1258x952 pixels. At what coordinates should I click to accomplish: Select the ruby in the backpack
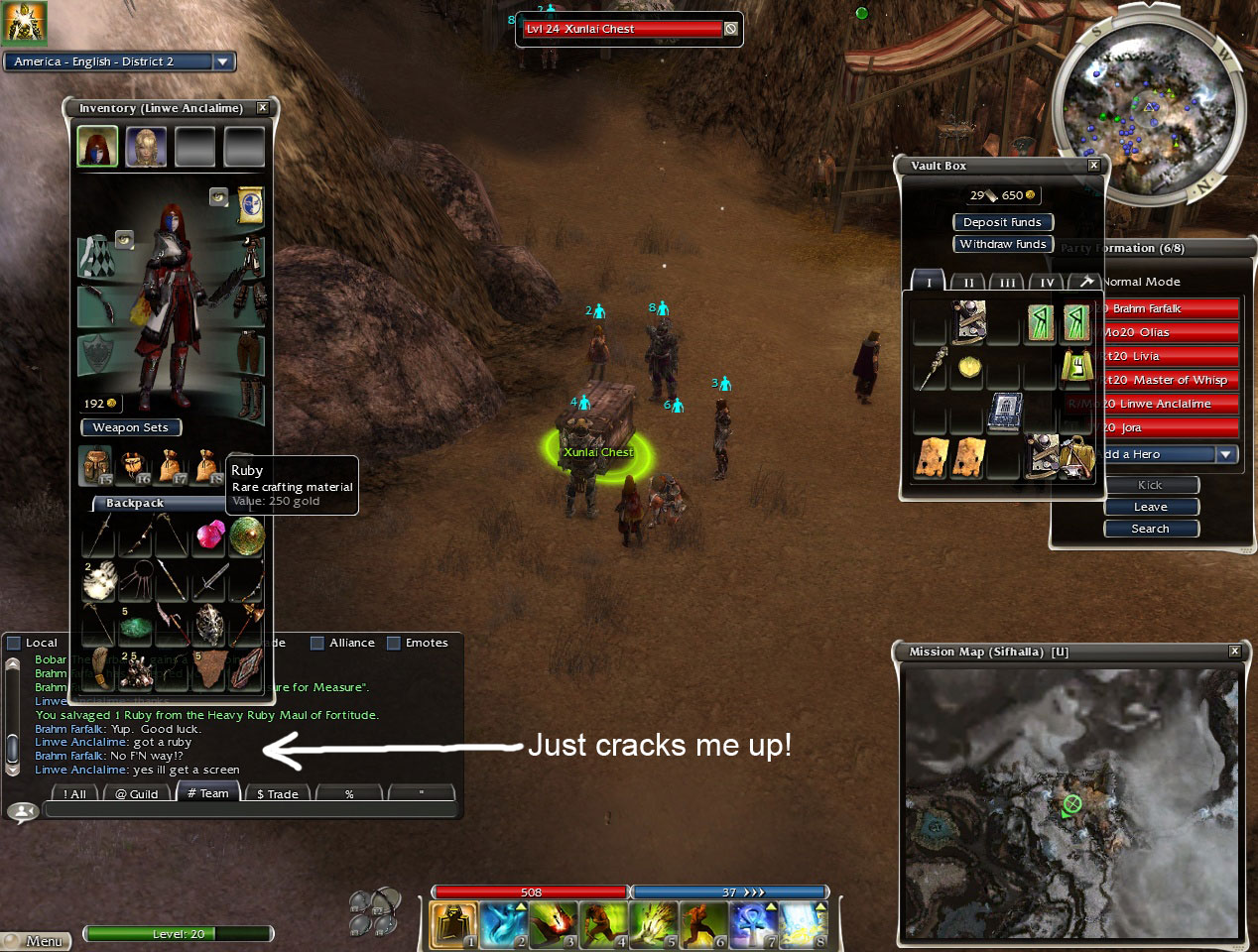click(x=209, y=535)
